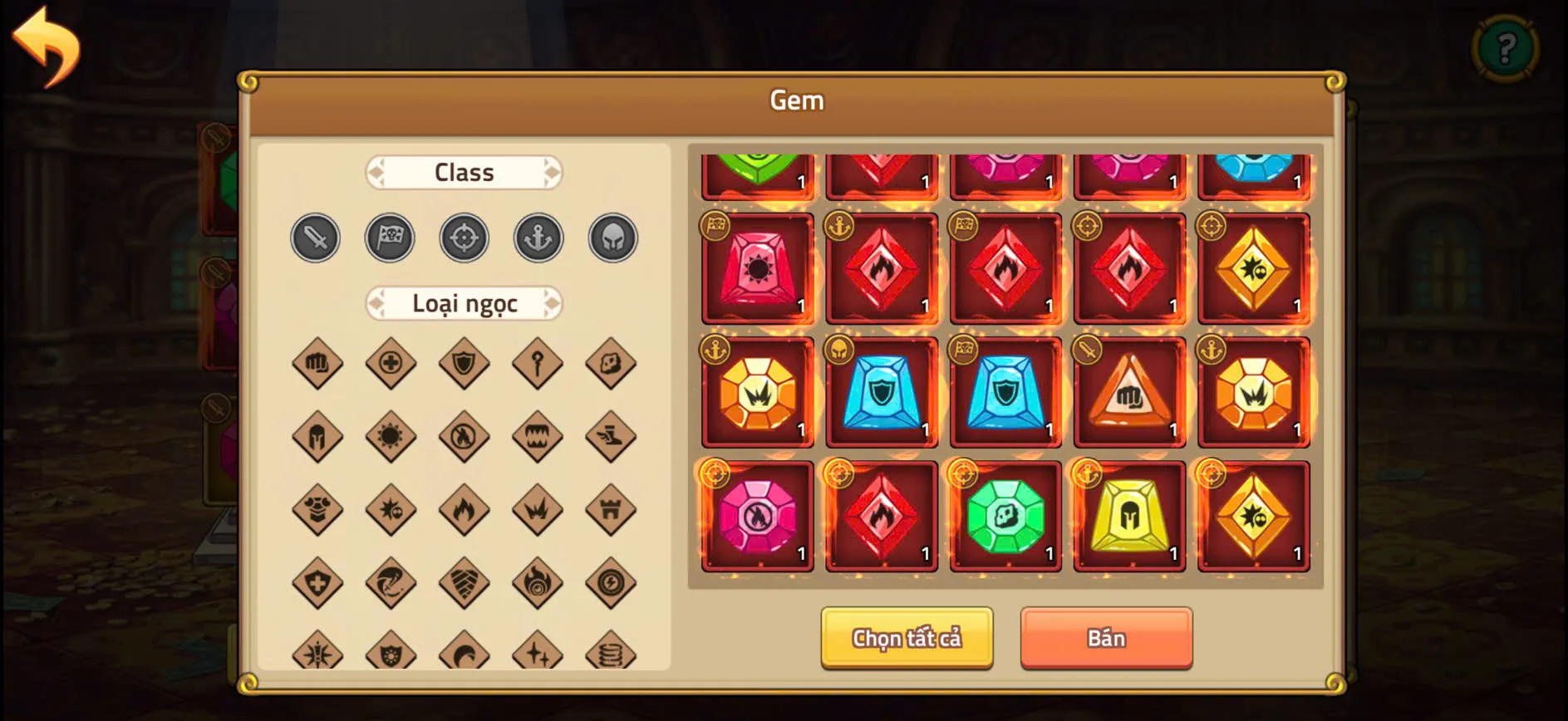The height and width of the screenshot is (721, 1568).
Task: Select the lightning gem type filter icon
Action: tap(612, 583)
